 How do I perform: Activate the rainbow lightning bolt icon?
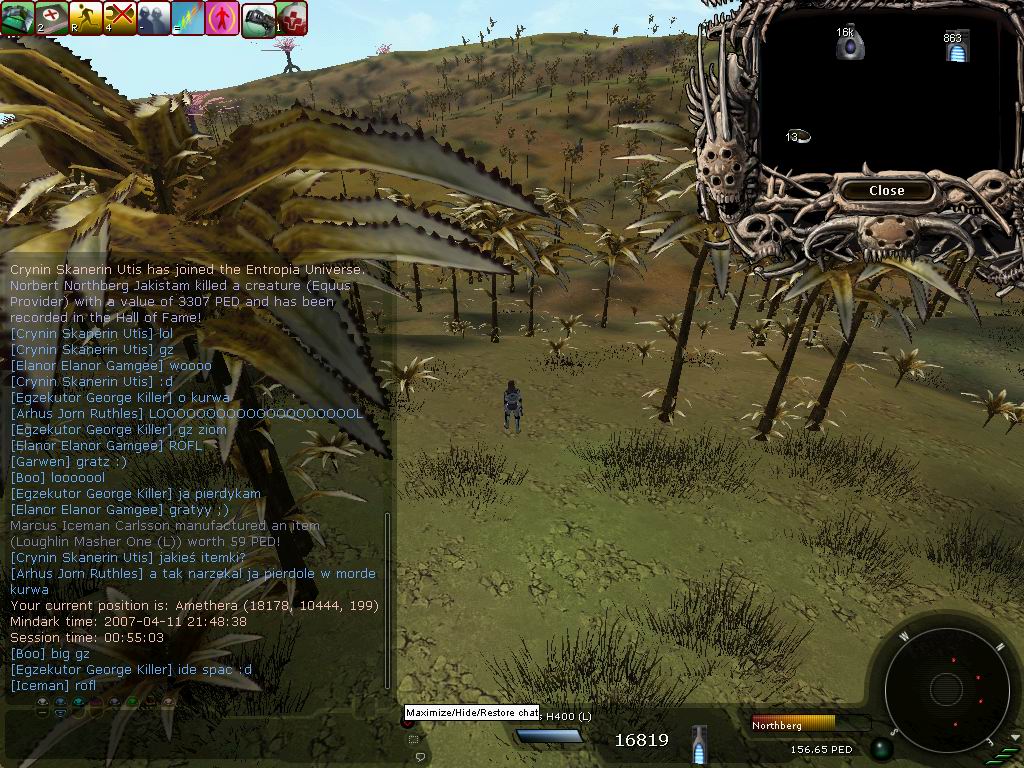click(x=189, y=18)
